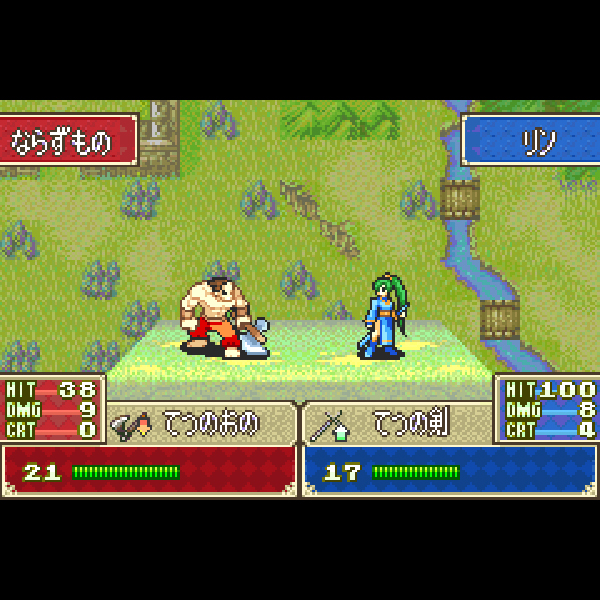Click the blue リン name plate

[x=531, y=141]
